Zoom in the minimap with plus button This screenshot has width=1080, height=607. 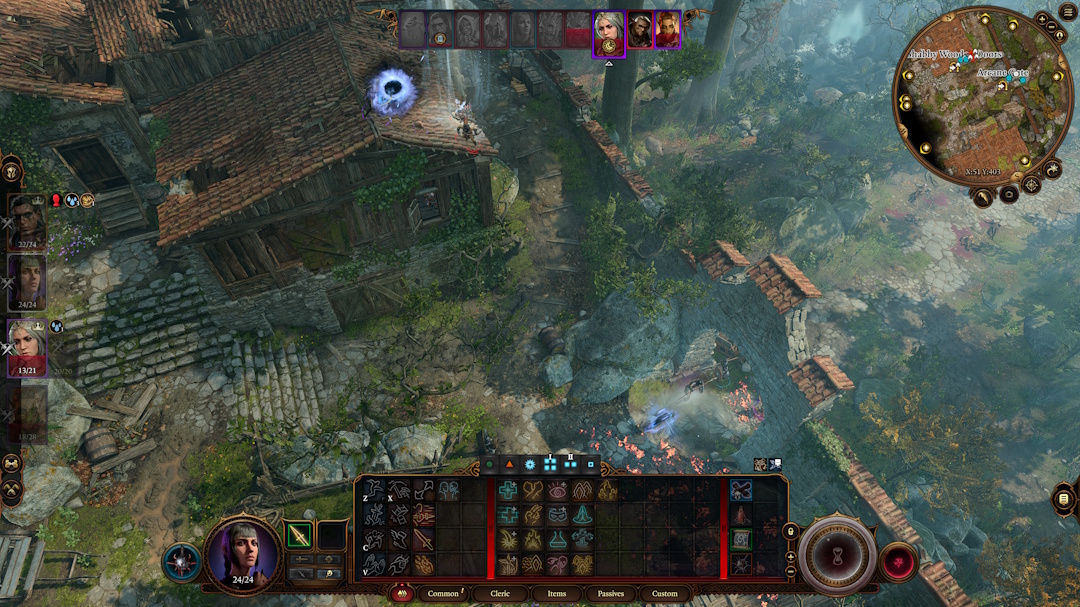[1043, 19]
